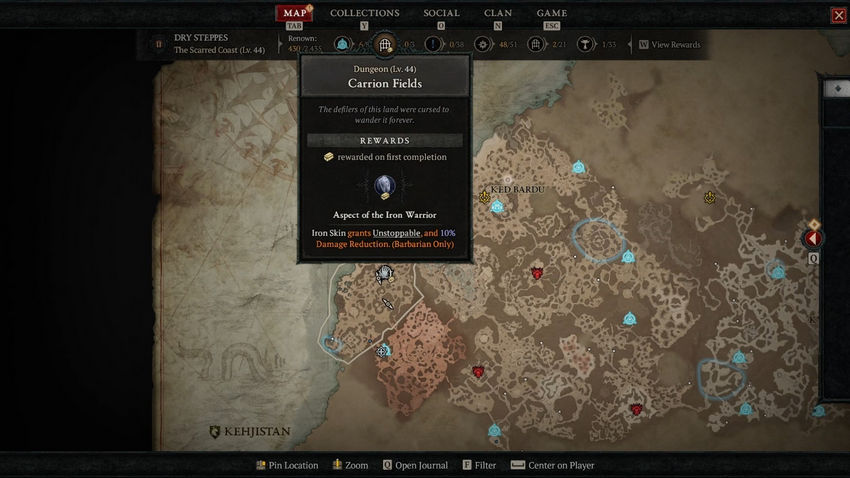Choose the Zoom option in bottom bar
850x478 pixels.
[350, 465]
